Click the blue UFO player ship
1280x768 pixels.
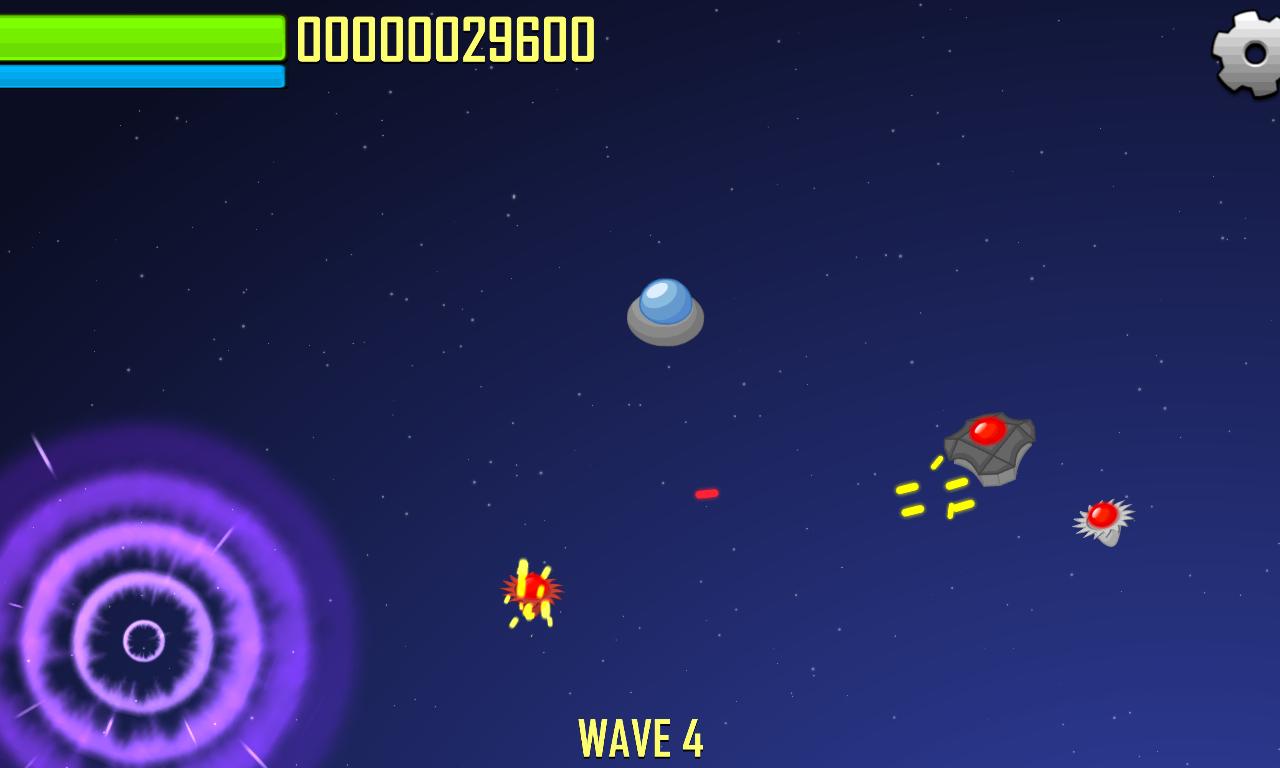pos(666,312)
